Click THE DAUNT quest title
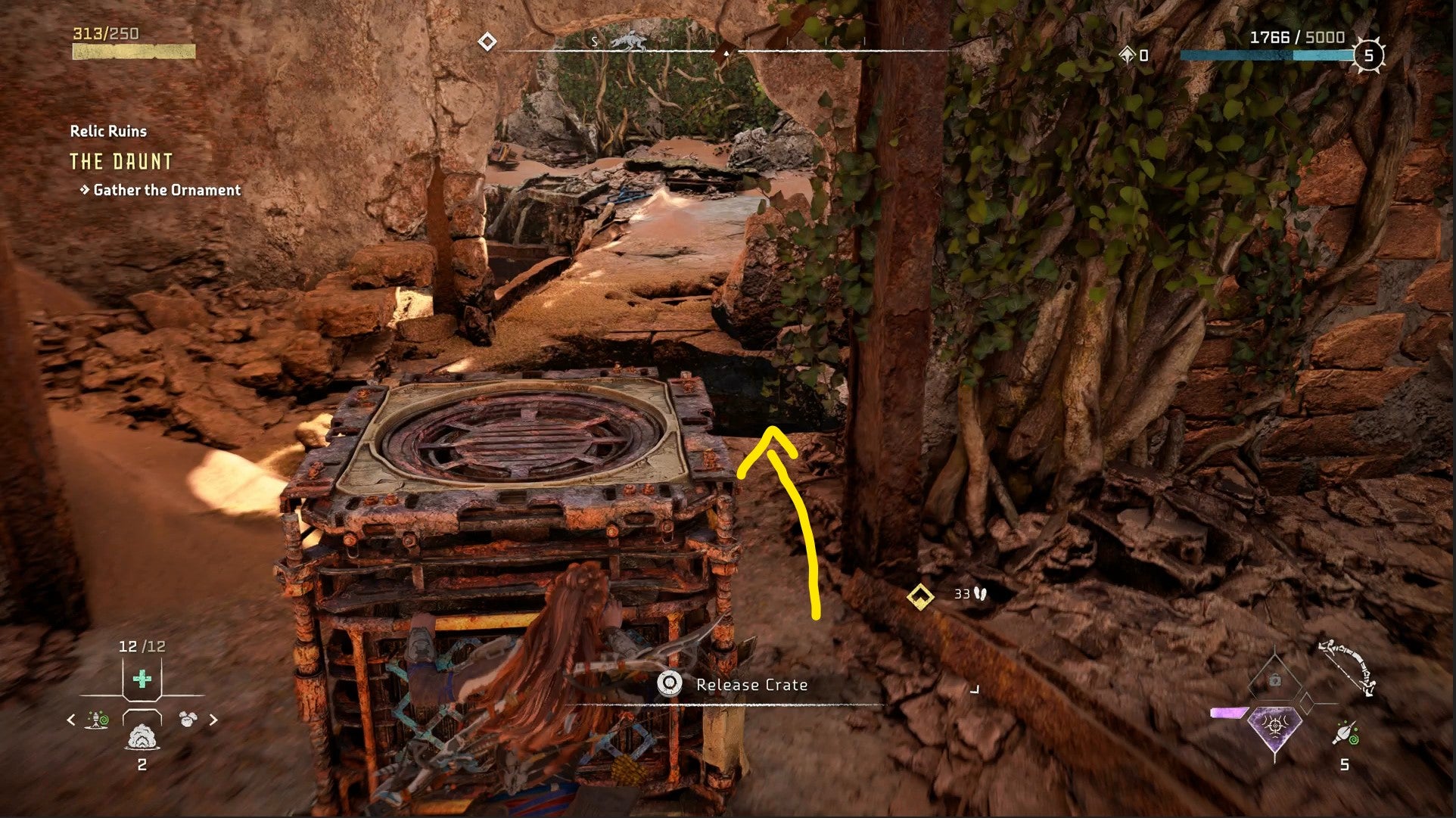Screen dimensions: 1456x818 [120, 161]
